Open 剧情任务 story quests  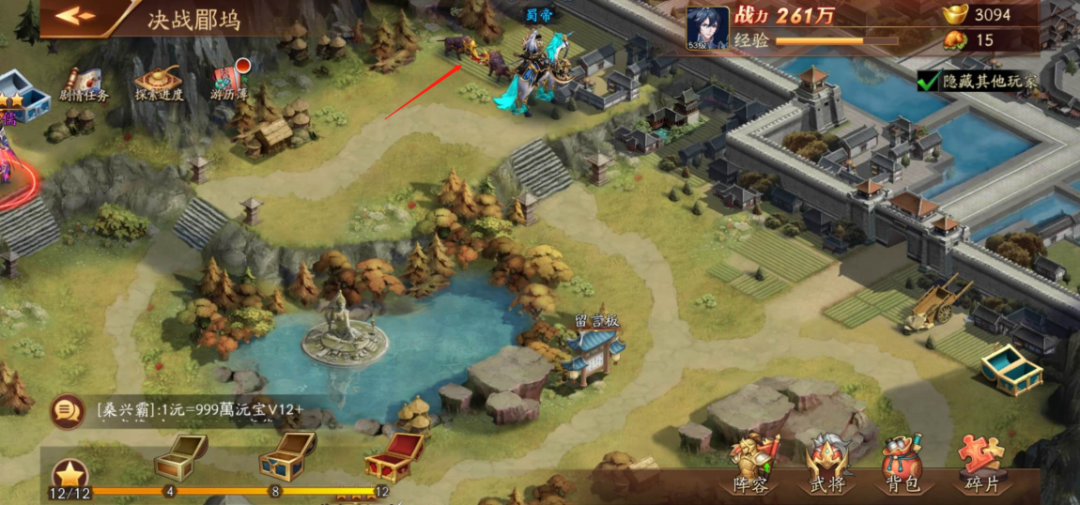point(84,82)
